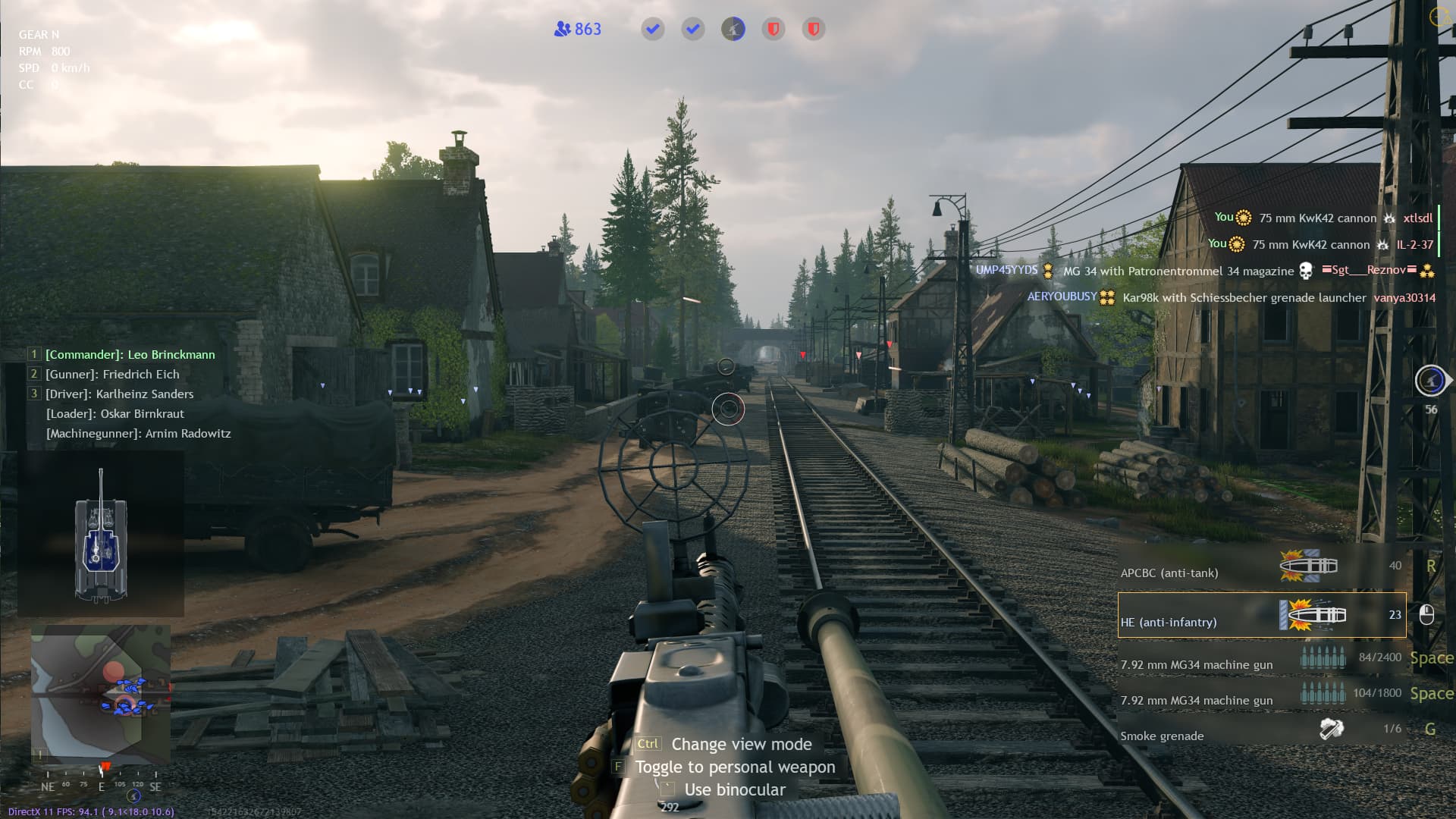Click the team reinforcements counter icon
The height and width of the screenshot is (819, 1456).
click(562, 30)
